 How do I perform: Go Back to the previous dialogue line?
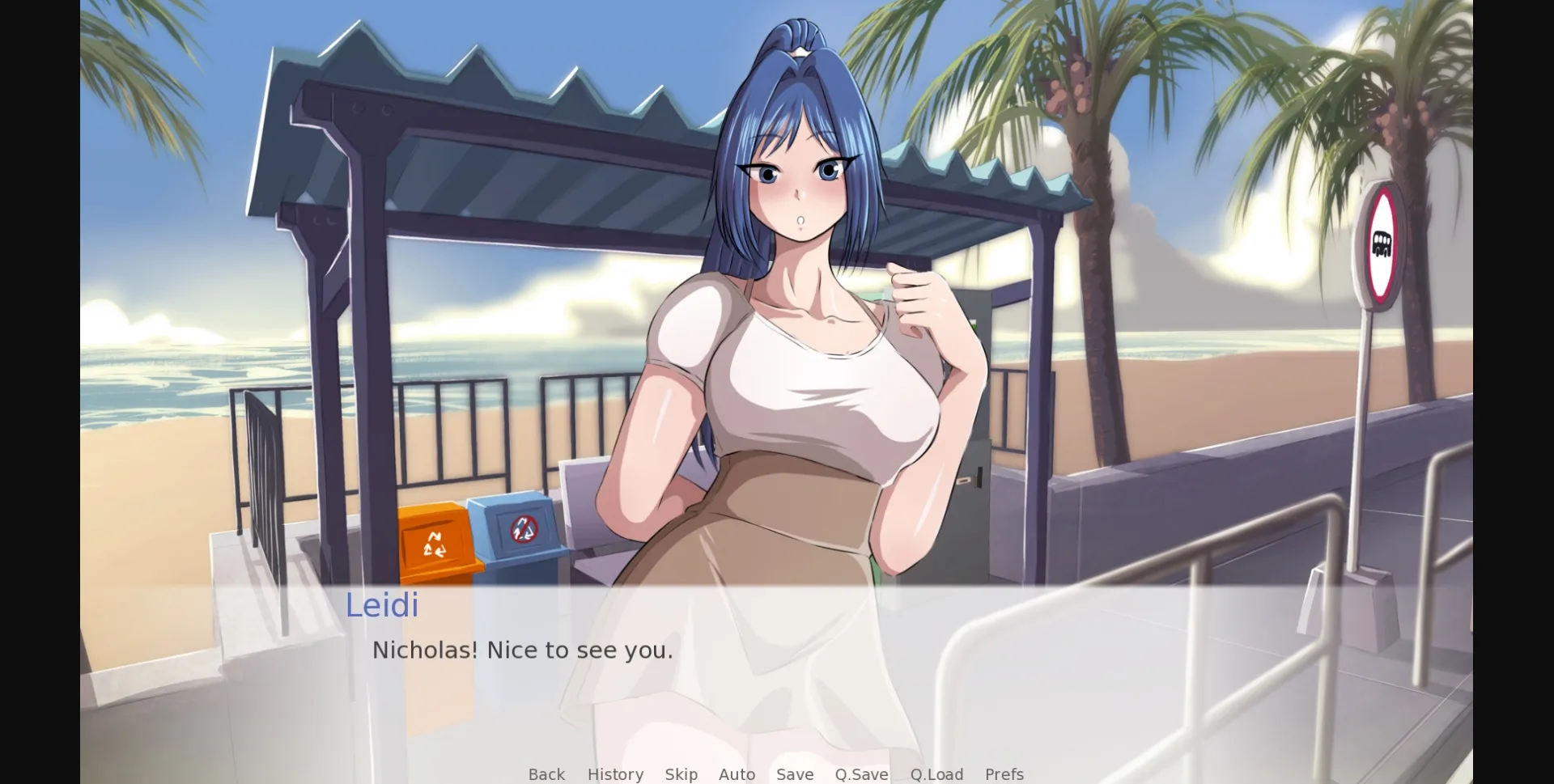[546, 774]
